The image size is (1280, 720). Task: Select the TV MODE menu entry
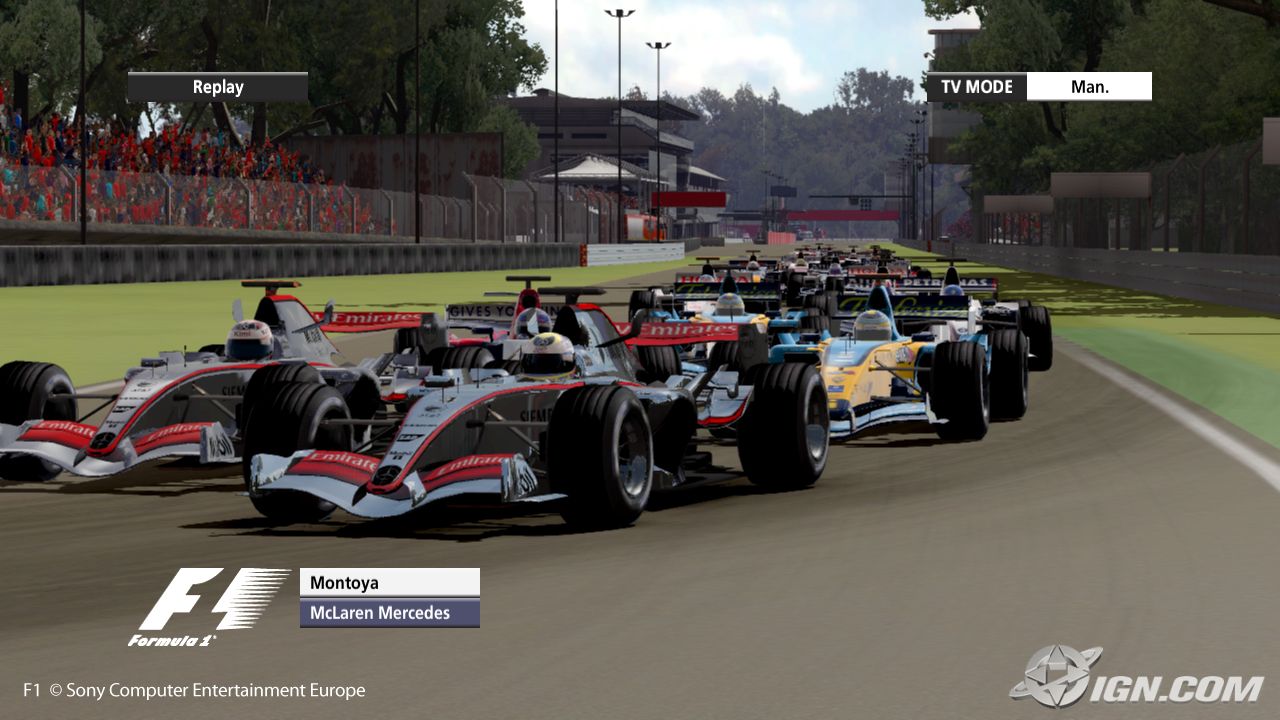point(975,86)
